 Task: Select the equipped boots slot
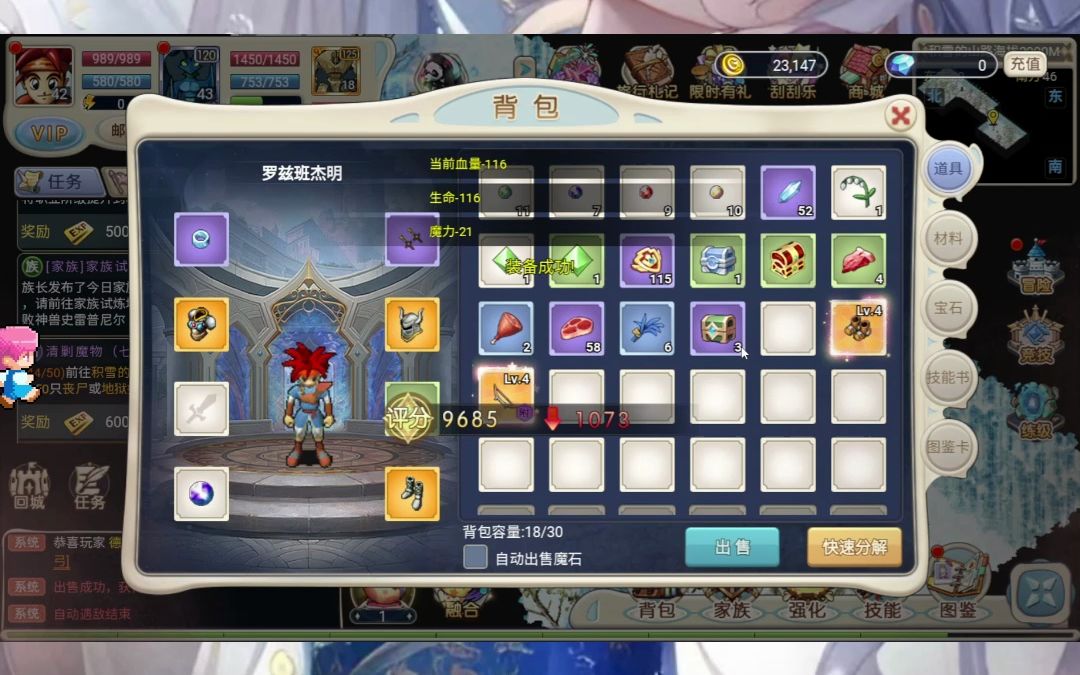click(412, 493)
